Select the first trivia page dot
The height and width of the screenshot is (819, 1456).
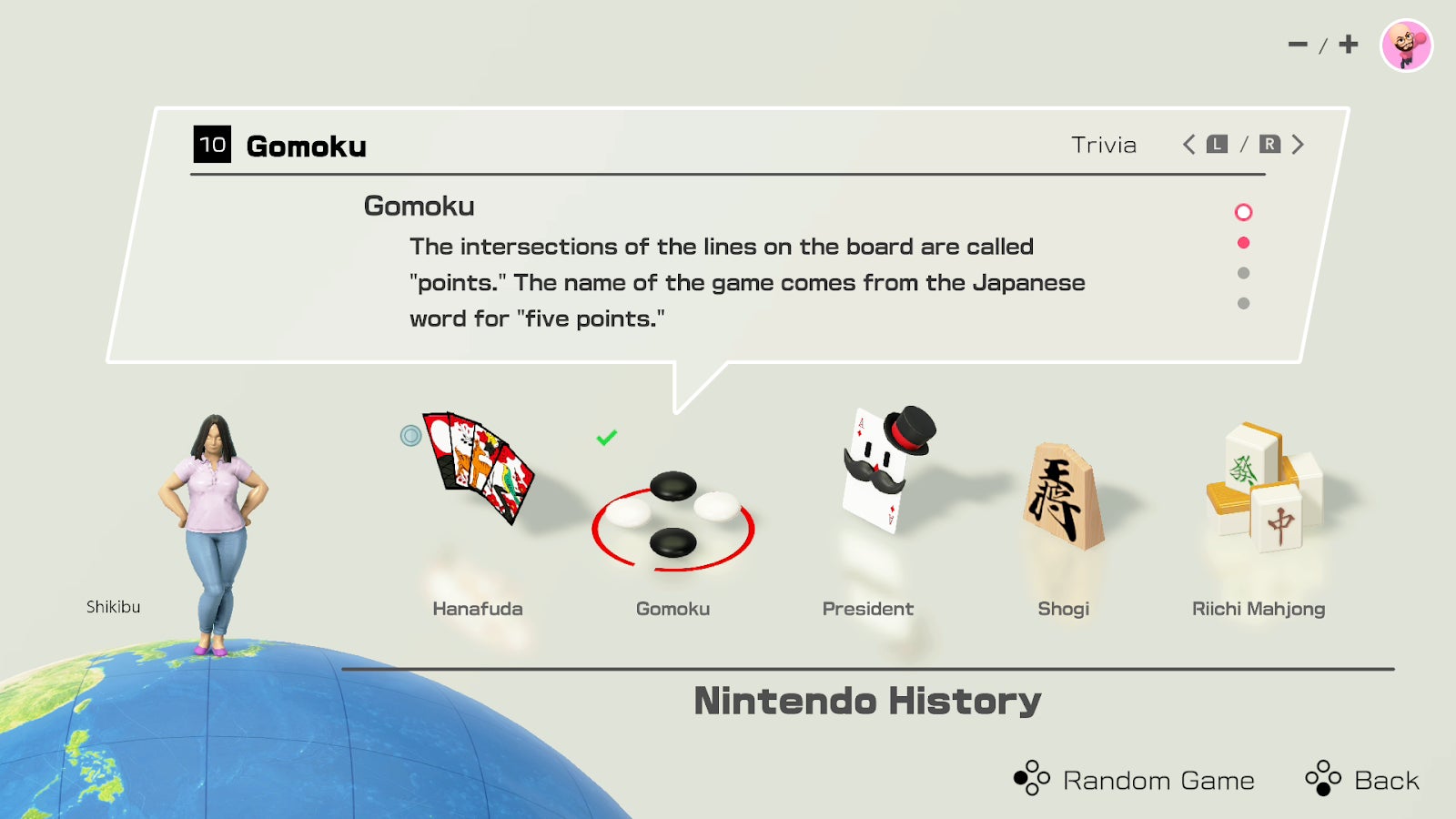pos(1245,212)
